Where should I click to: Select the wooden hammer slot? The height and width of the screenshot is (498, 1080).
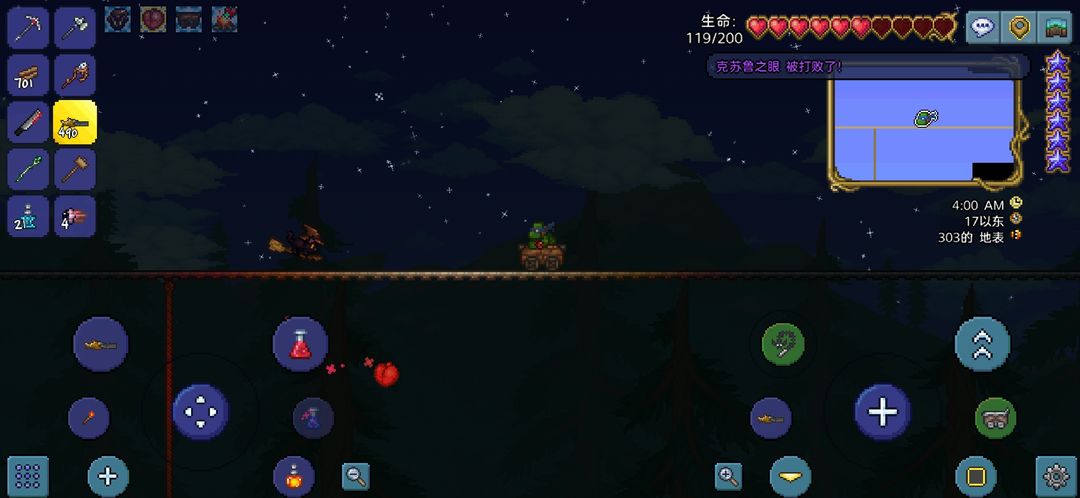75,169
